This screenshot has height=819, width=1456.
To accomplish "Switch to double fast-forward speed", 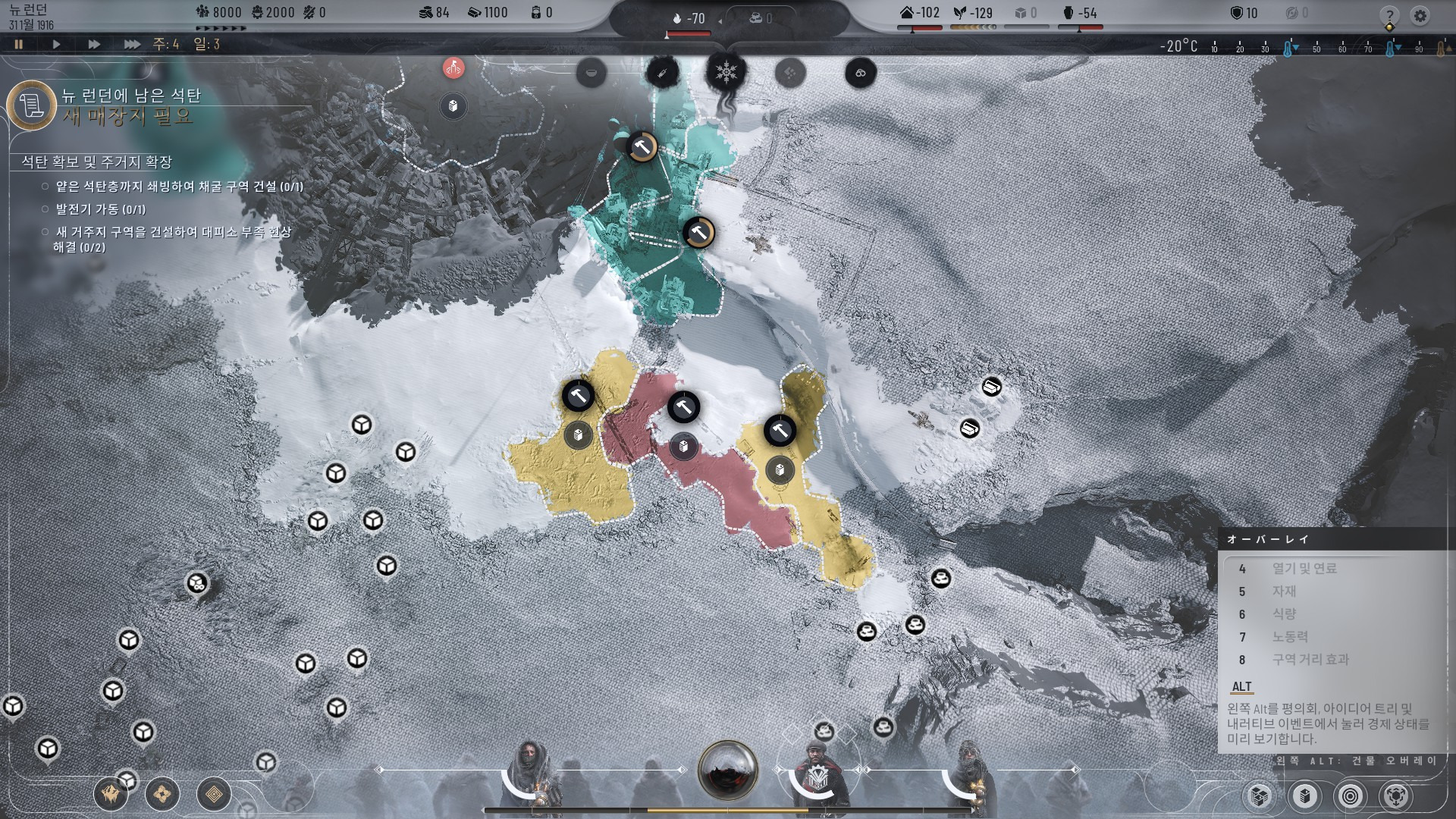I will tap(93, 44).
